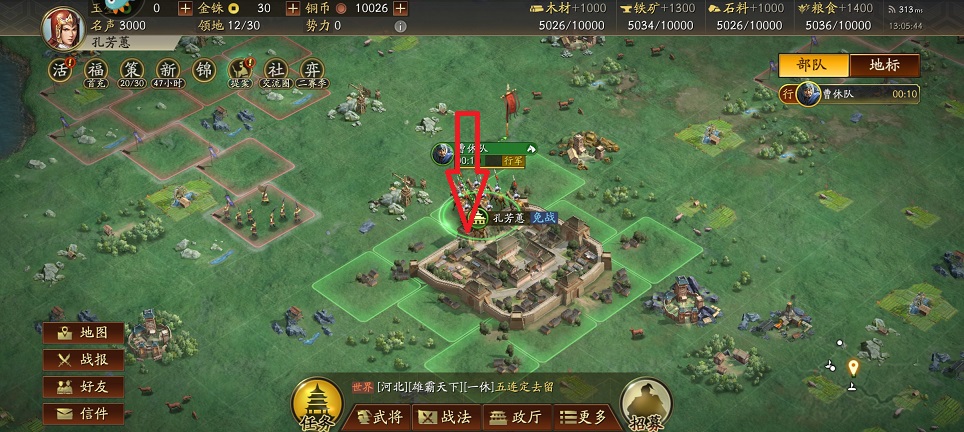Add more 铜币 copper coins with plus button

click(x=400, y=8)
